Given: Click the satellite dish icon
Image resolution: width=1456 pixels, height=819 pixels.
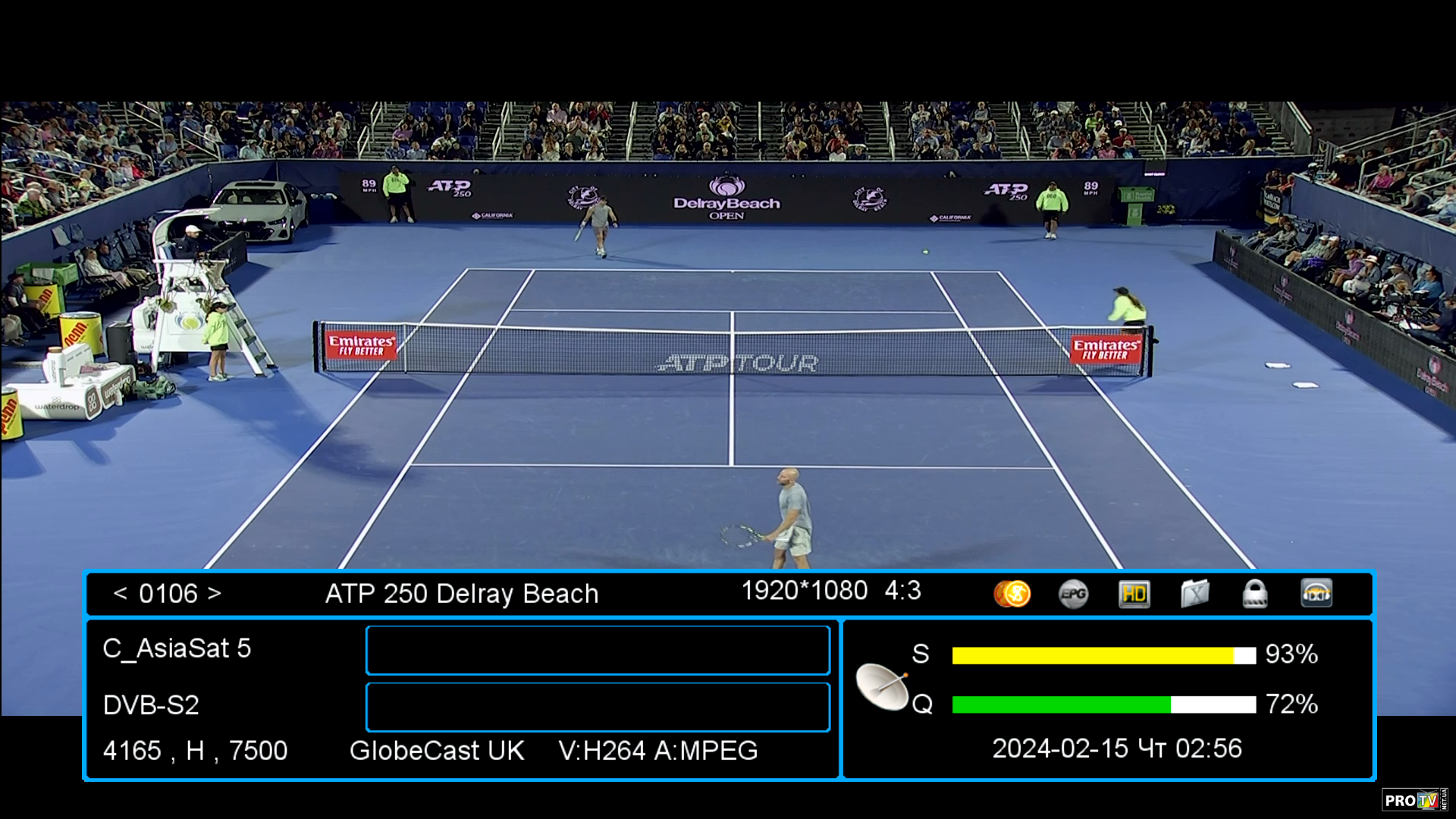Looking at the screenshot, I should point(882,686).
